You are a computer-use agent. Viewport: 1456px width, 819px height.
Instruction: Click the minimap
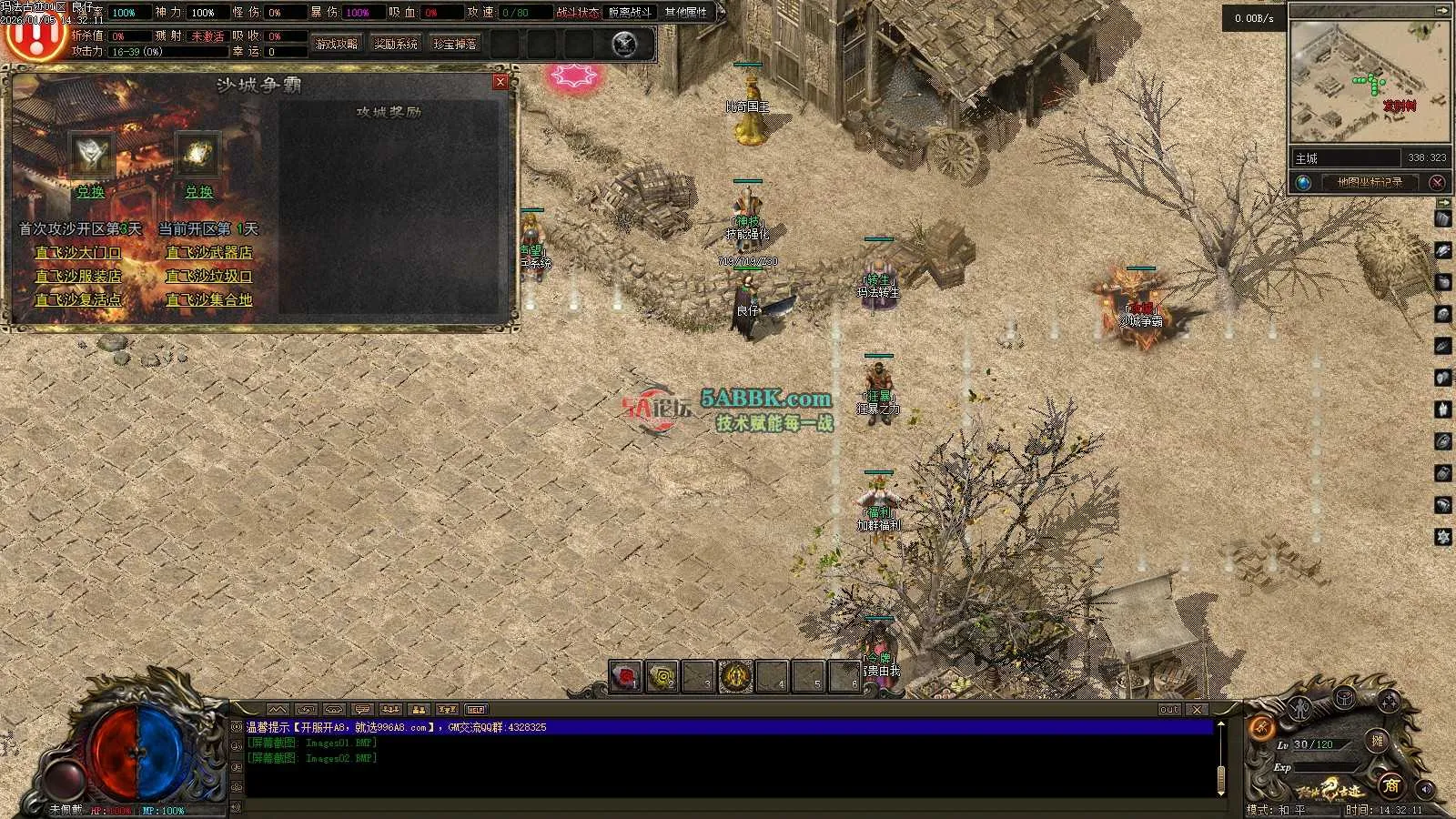(x=1369, y=82)
